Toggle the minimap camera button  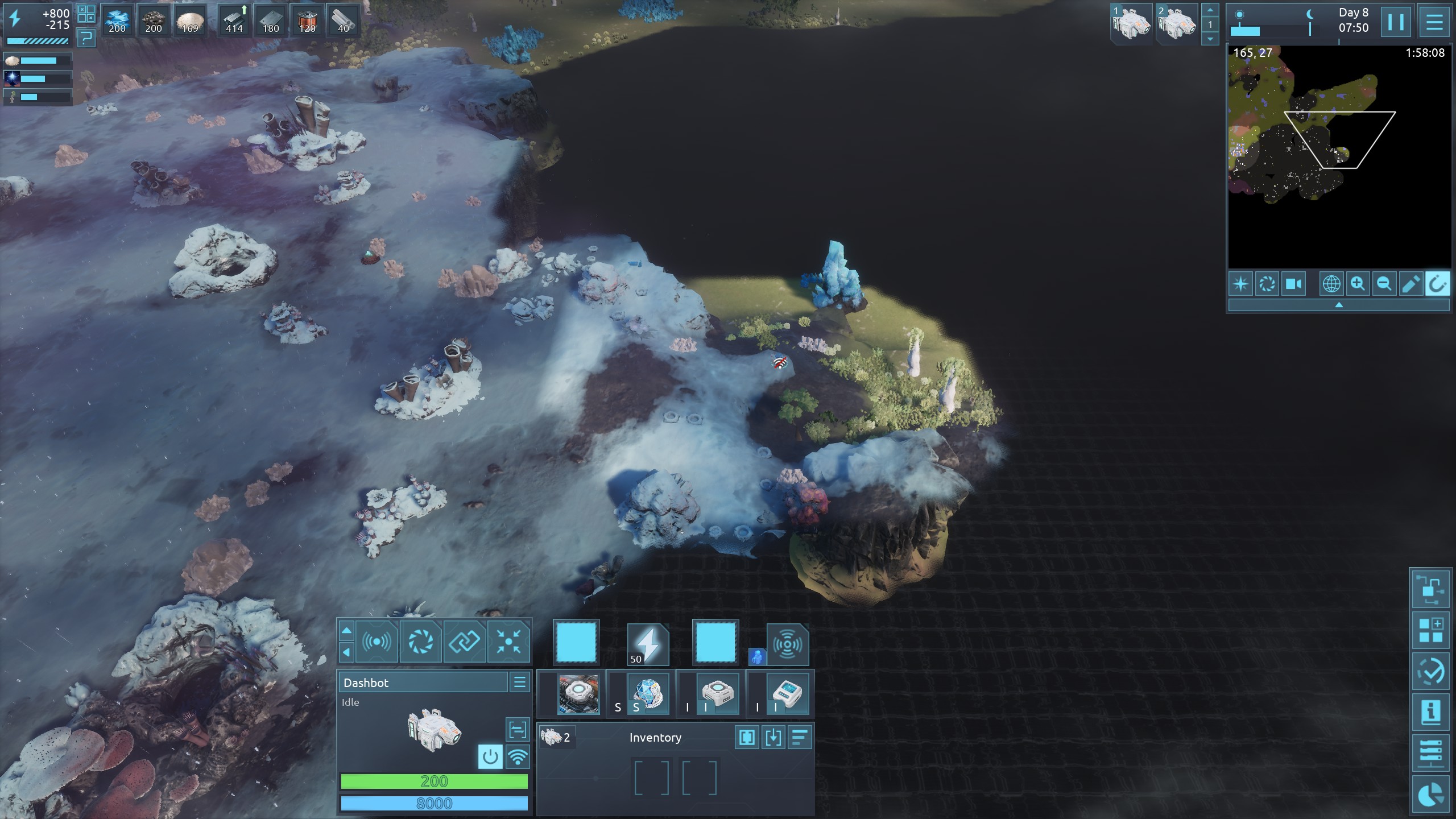pos(1293,284)
